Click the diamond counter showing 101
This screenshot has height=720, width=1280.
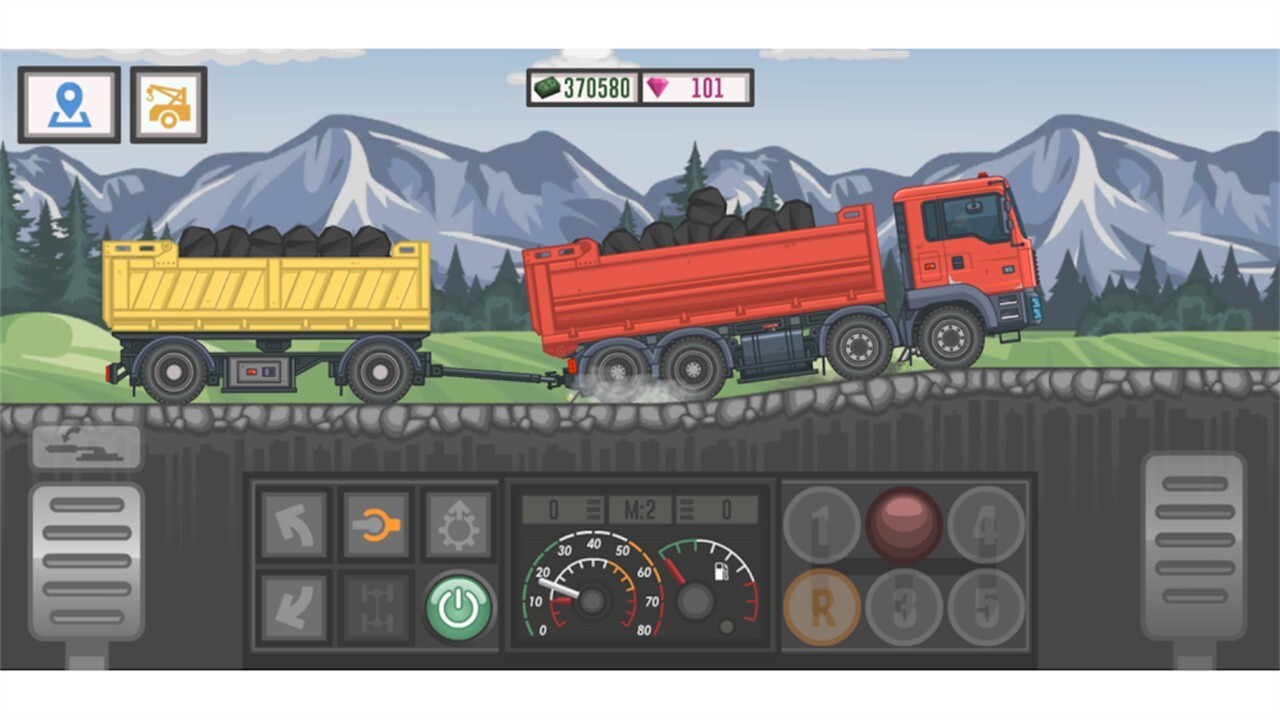tap(697, 88)
